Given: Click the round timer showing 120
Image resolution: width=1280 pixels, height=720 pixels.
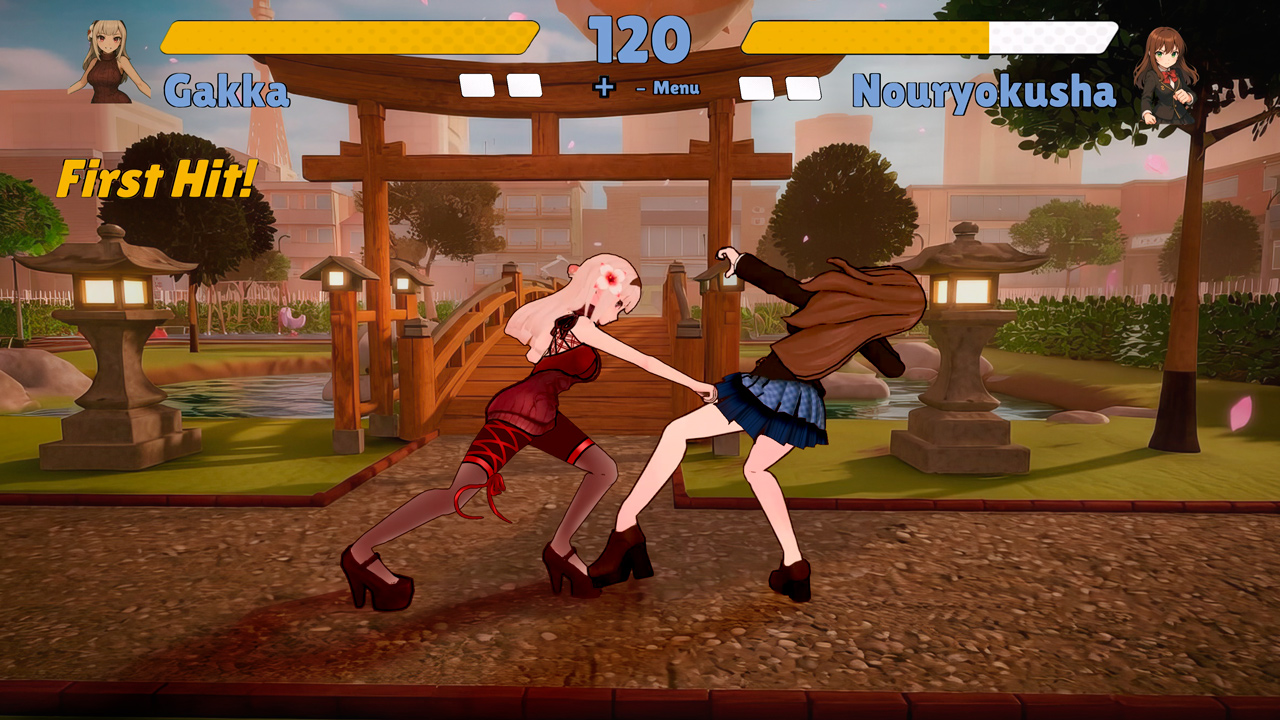Looking at the screenshot, I should (640, 38).
